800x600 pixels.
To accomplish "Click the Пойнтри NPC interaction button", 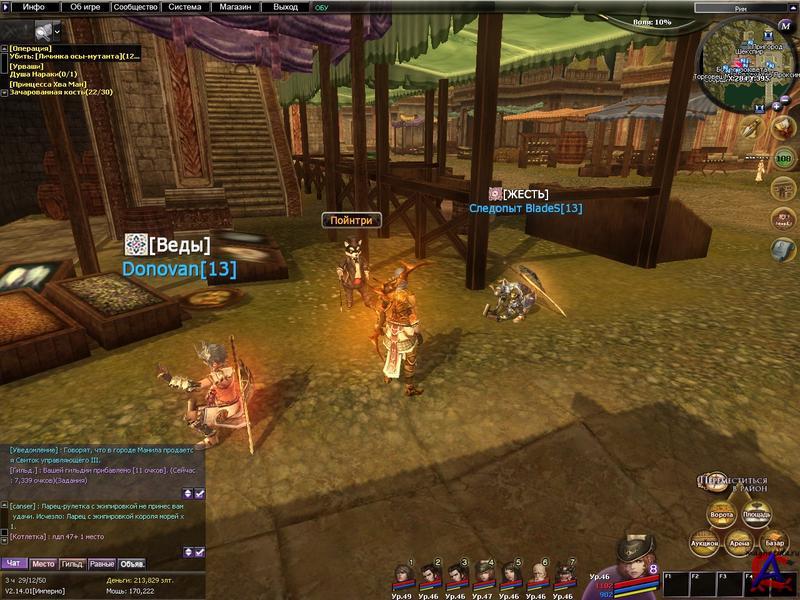I will point(351,220).
